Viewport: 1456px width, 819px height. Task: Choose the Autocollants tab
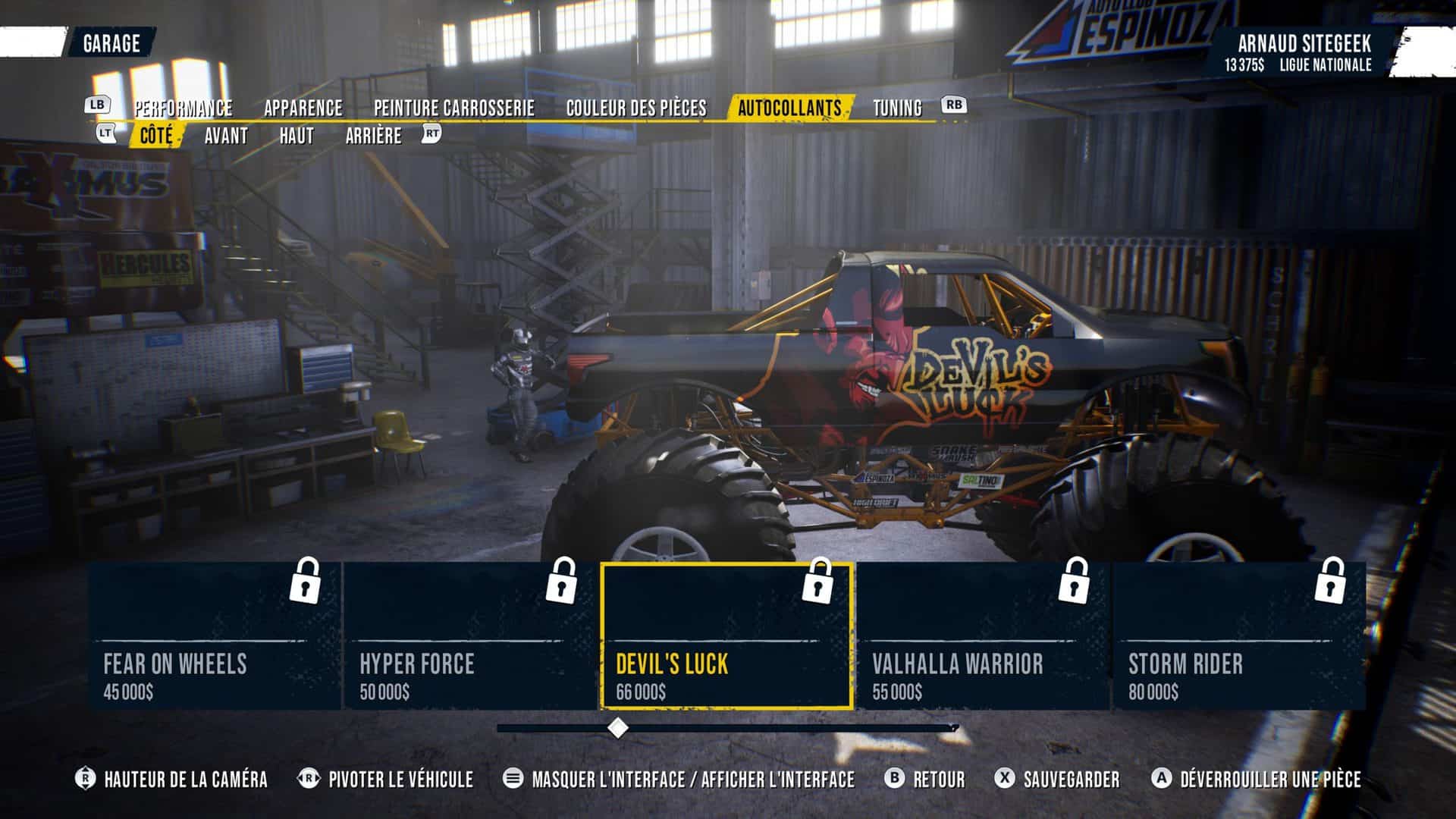coord(789,108)
